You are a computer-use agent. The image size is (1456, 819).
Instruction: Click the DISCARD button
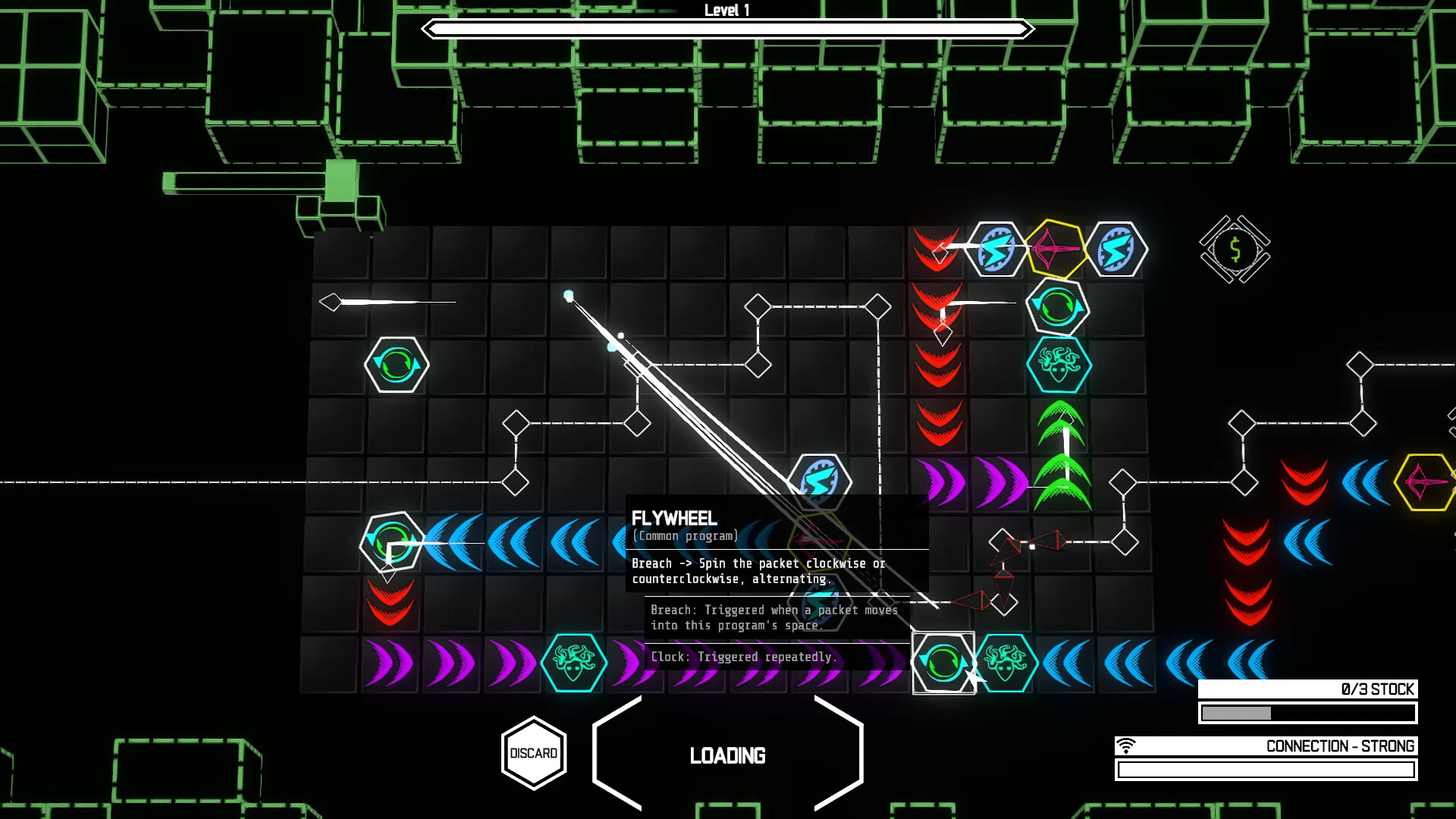(534, 753)
